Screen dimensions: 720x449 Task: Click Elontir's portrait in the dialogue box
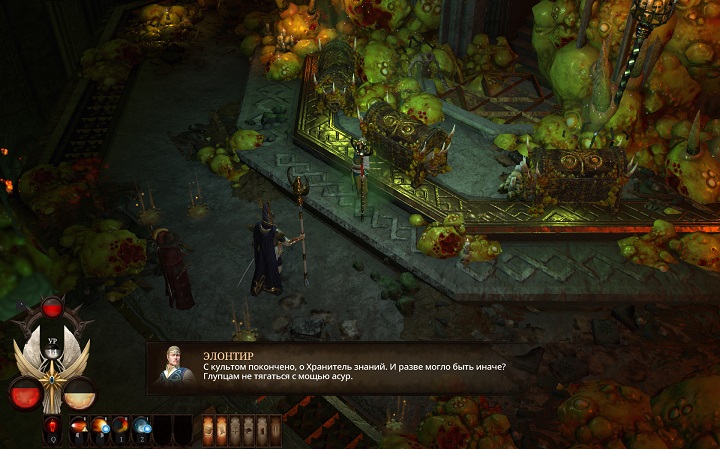tap(173, 364)
